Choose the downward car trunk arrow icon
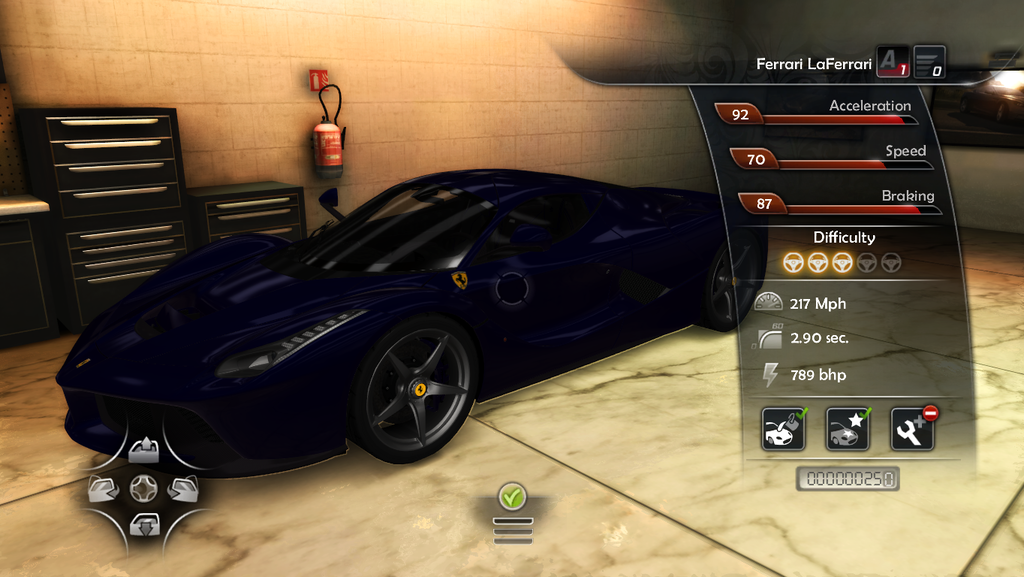This screenshot has width=1024, height=577. click(144, 523)
